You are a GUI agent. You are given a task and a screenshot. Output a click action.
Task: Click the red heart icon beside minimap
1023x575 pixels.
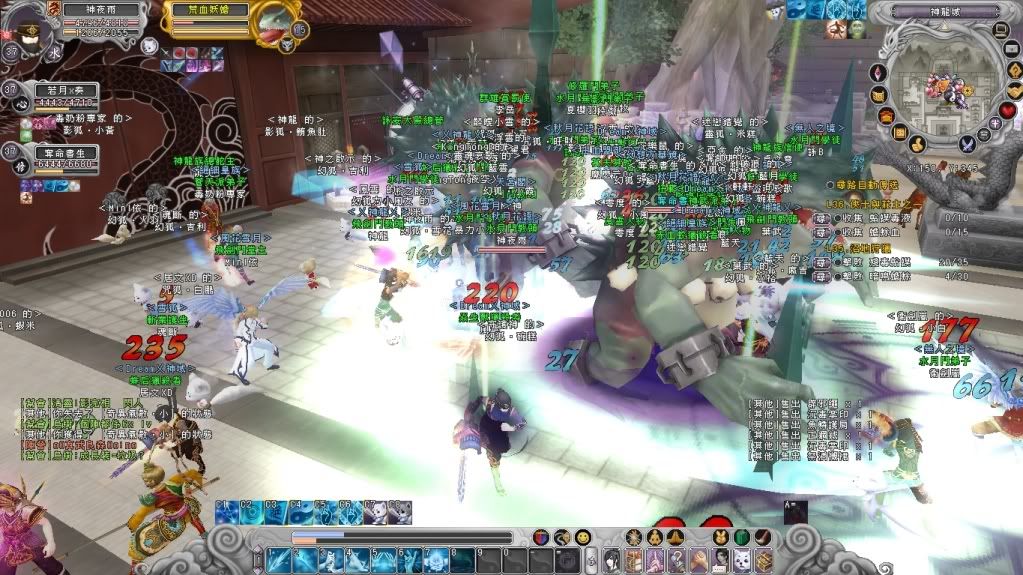click(1008, 110)
